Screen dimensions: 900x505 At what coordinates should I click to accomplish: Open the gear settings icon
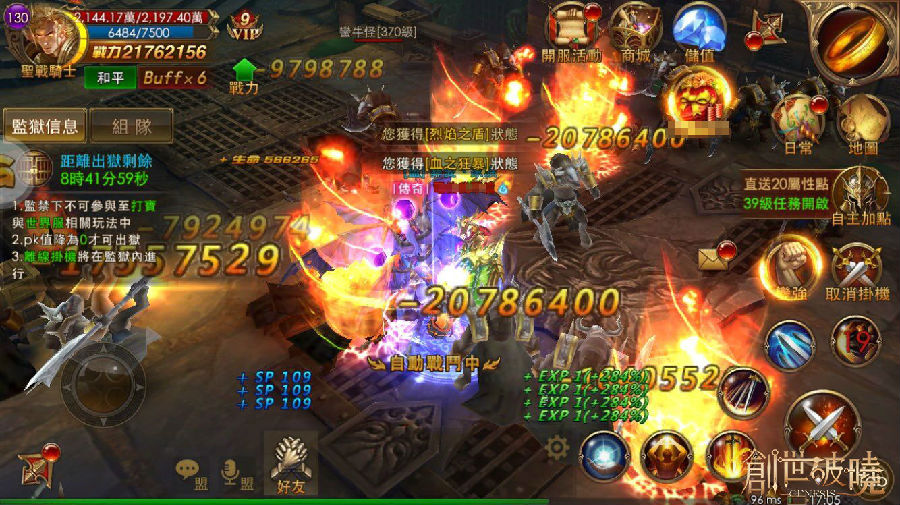(x=557, y=447)
